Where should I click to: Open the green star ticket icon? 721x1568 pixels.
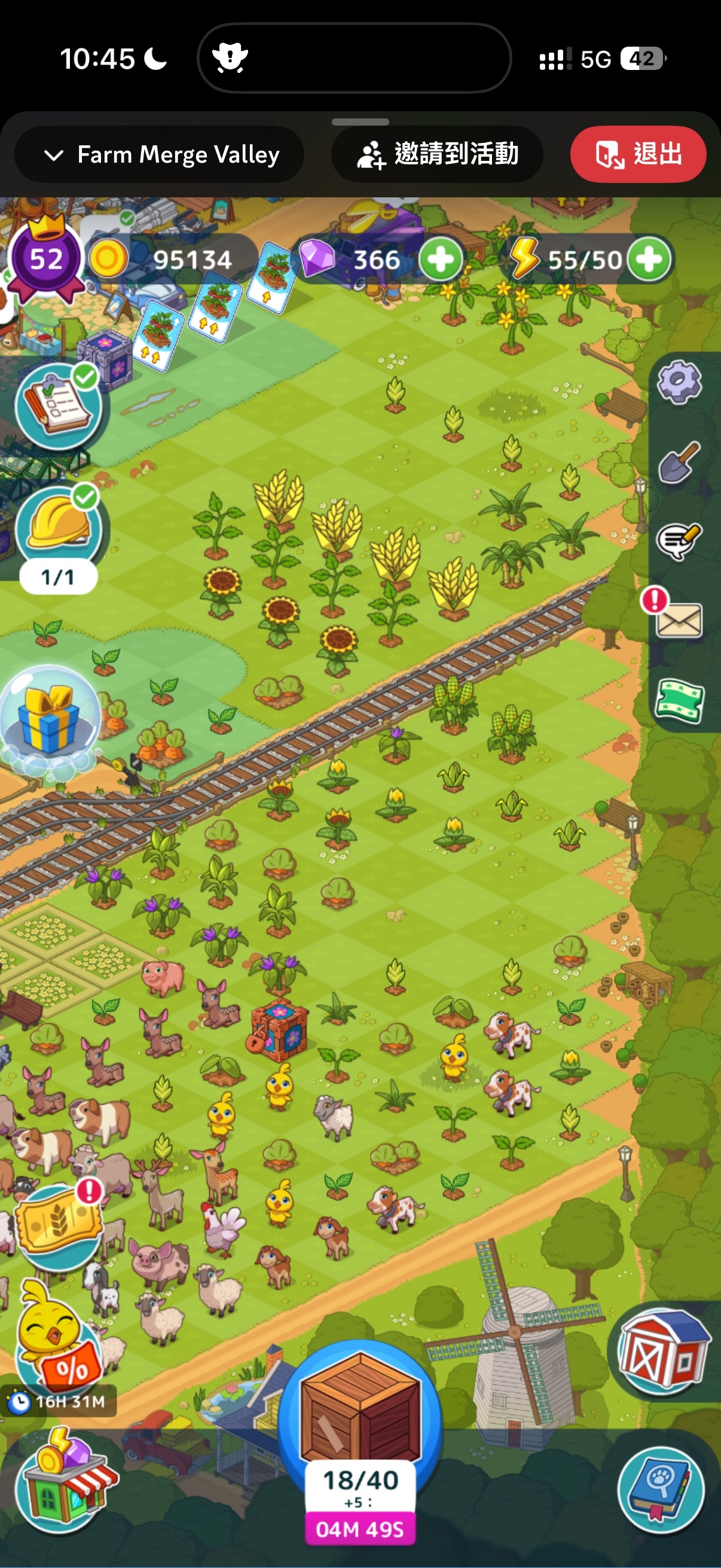pyautogui.click(x=679, y=701)
